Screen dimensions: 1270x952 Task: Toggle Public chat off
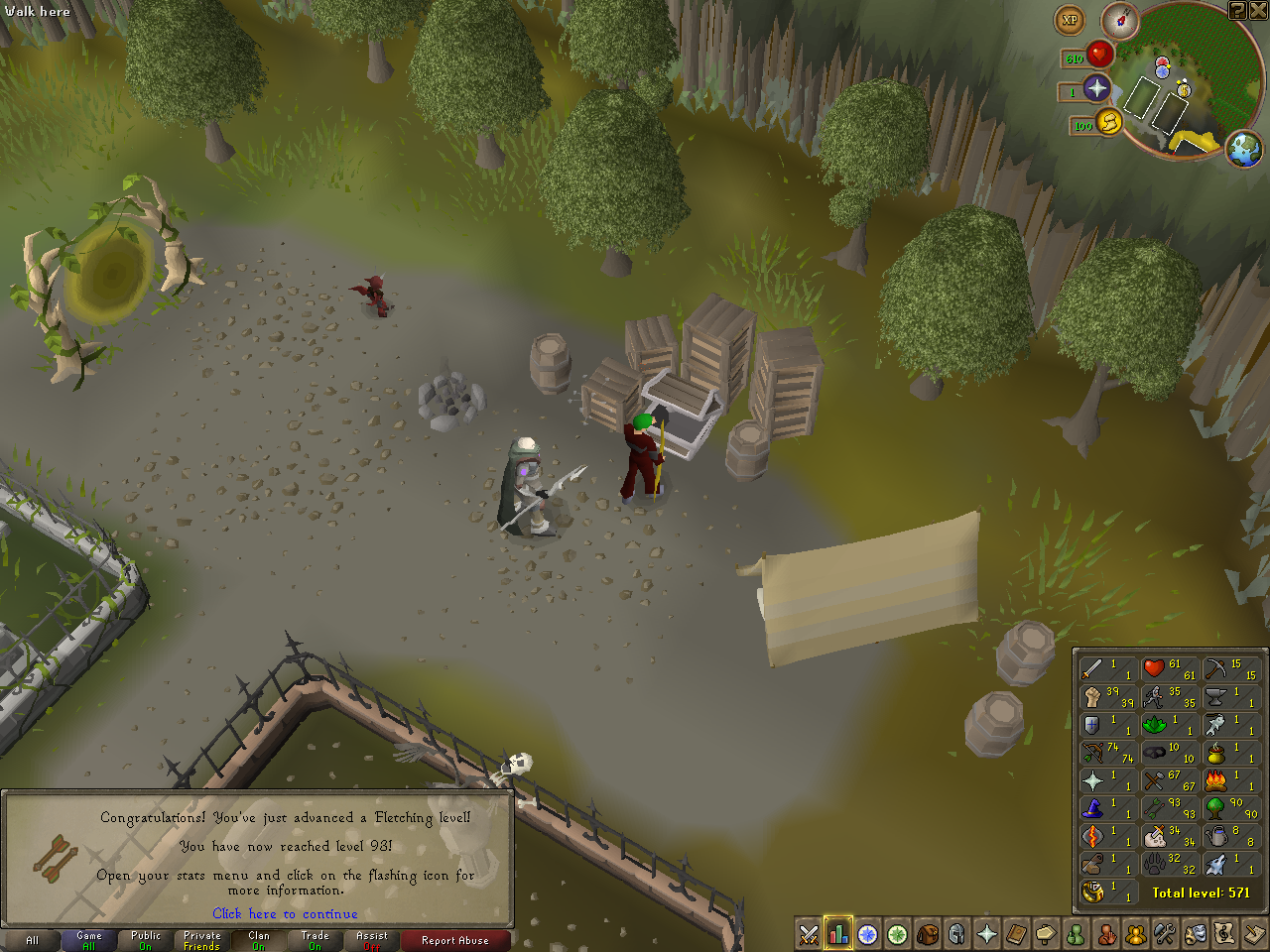tap(144, 939)
